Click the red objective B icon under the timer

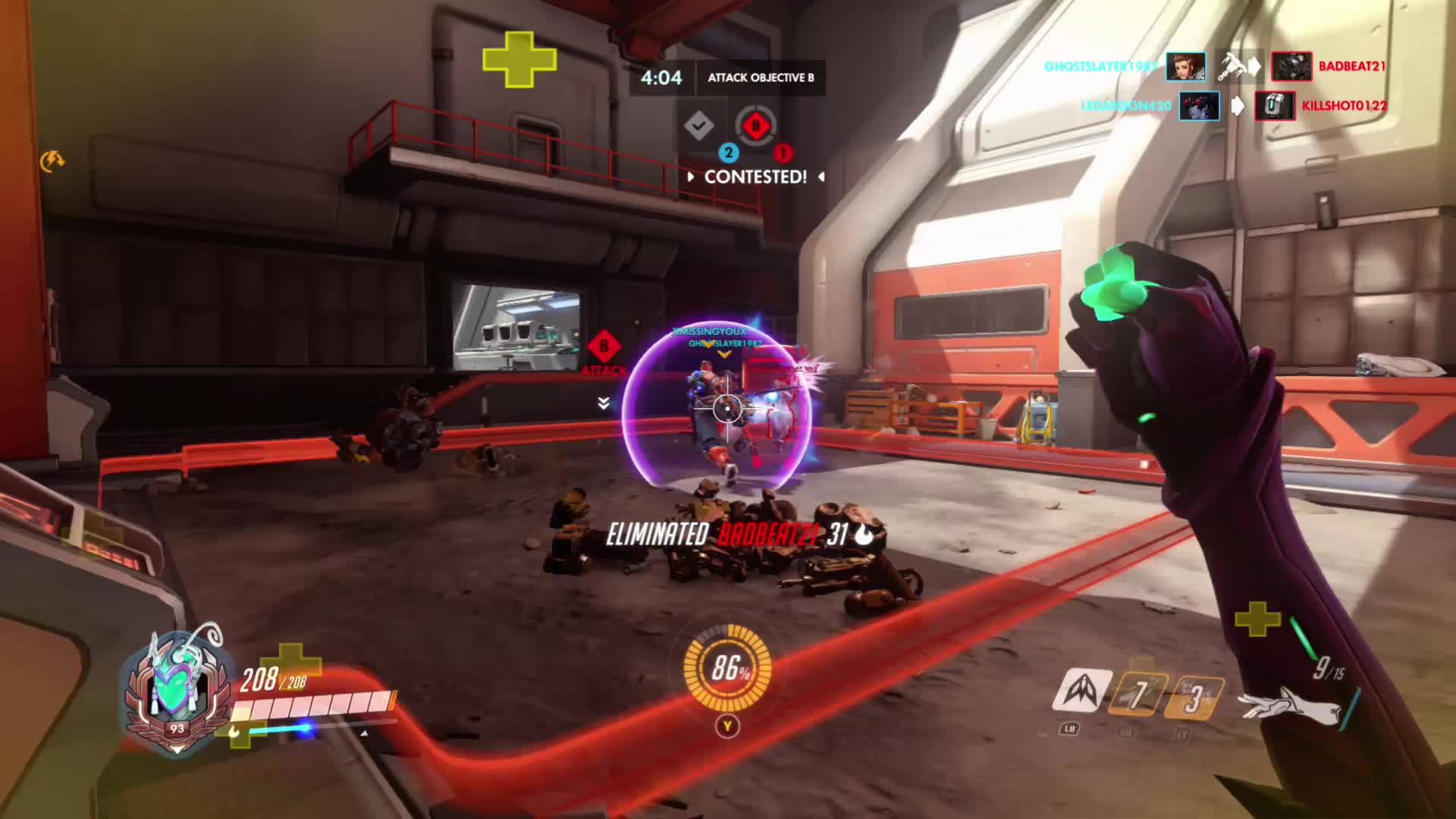point(755,126)
